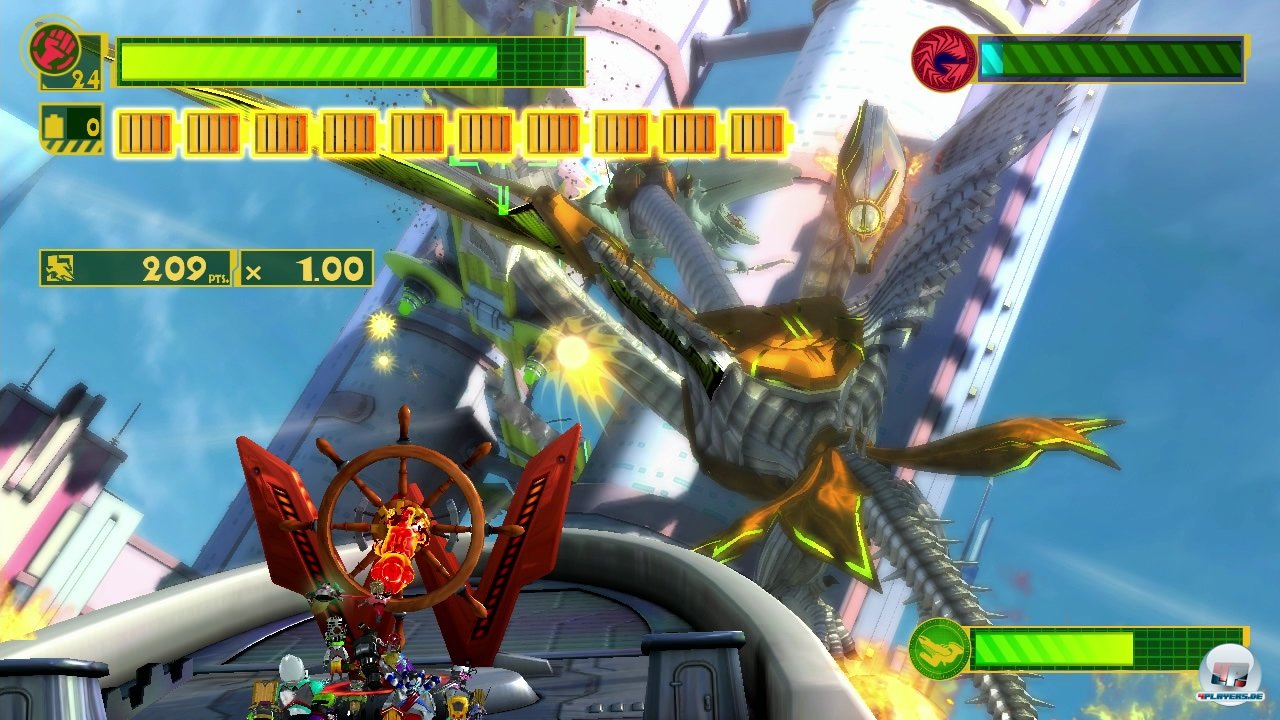This screenshot has width=1280, height=720.
Task: Open the 209 PTS score counter
Action: (175, 266)
